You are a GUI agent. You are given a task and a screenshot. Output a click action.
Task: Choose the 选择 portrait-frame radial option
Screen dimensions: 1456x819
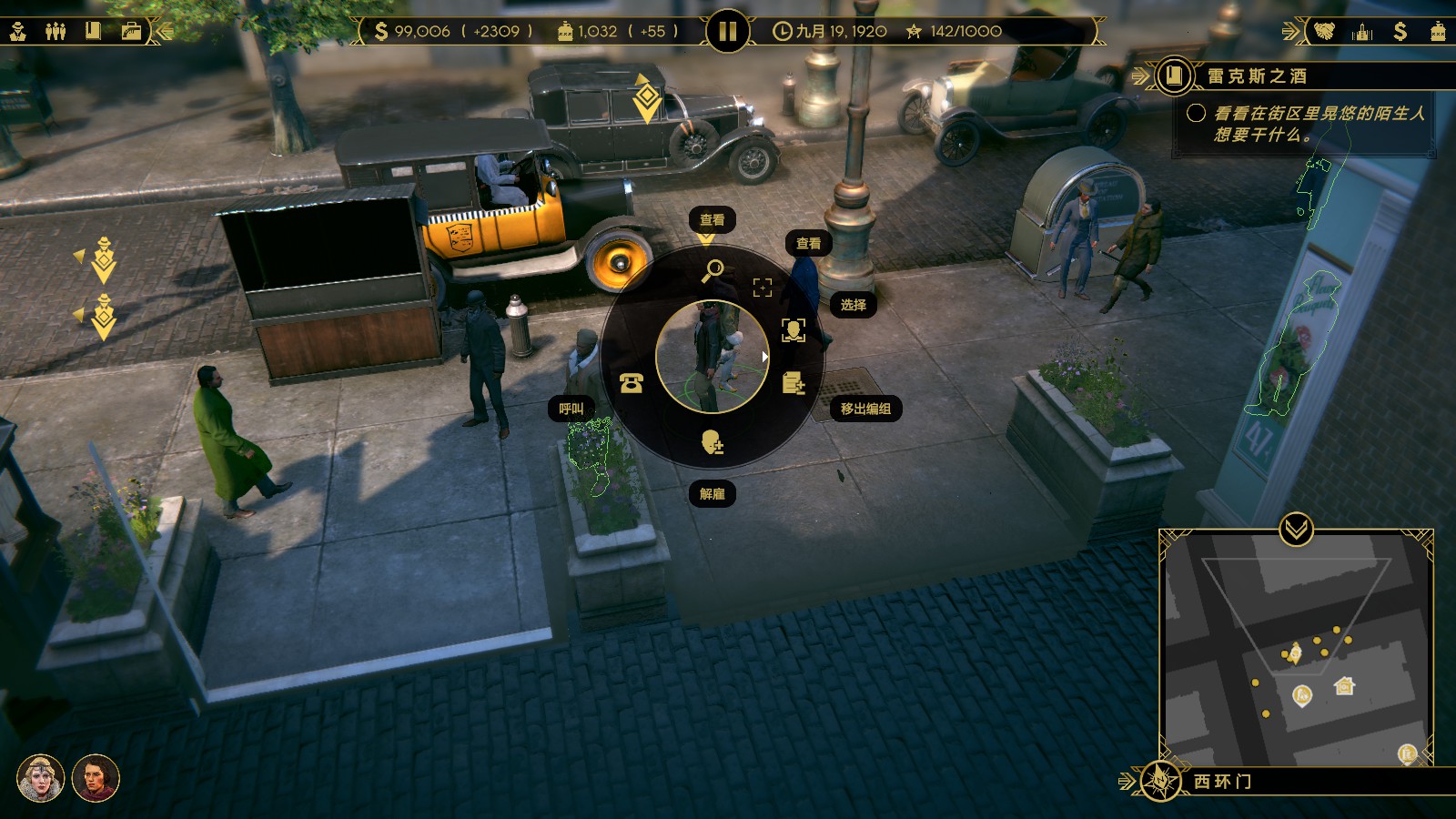(794, 329)
